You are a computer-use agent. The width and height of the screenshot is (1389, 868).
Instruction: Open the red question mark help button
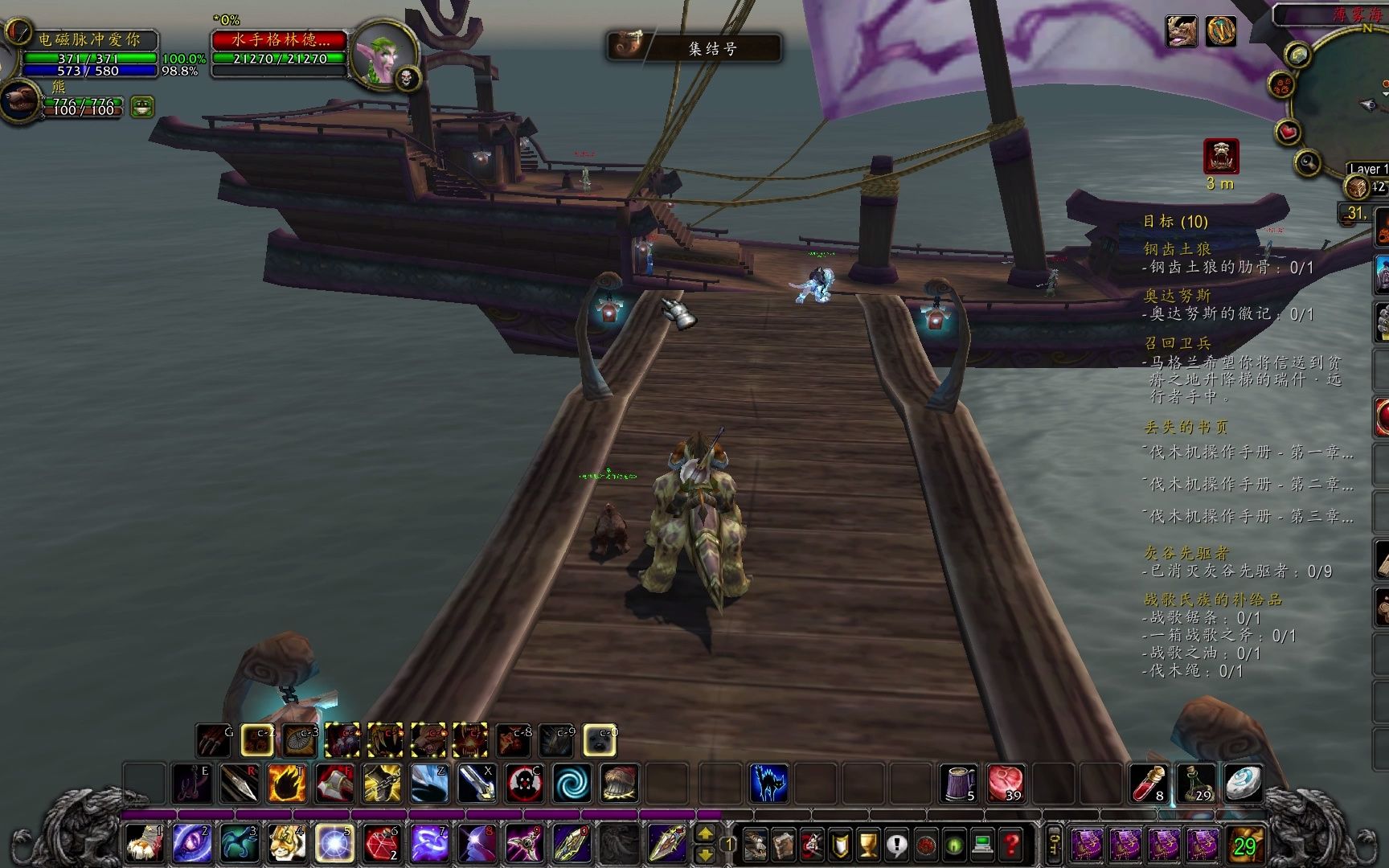tap(1010, 845)
